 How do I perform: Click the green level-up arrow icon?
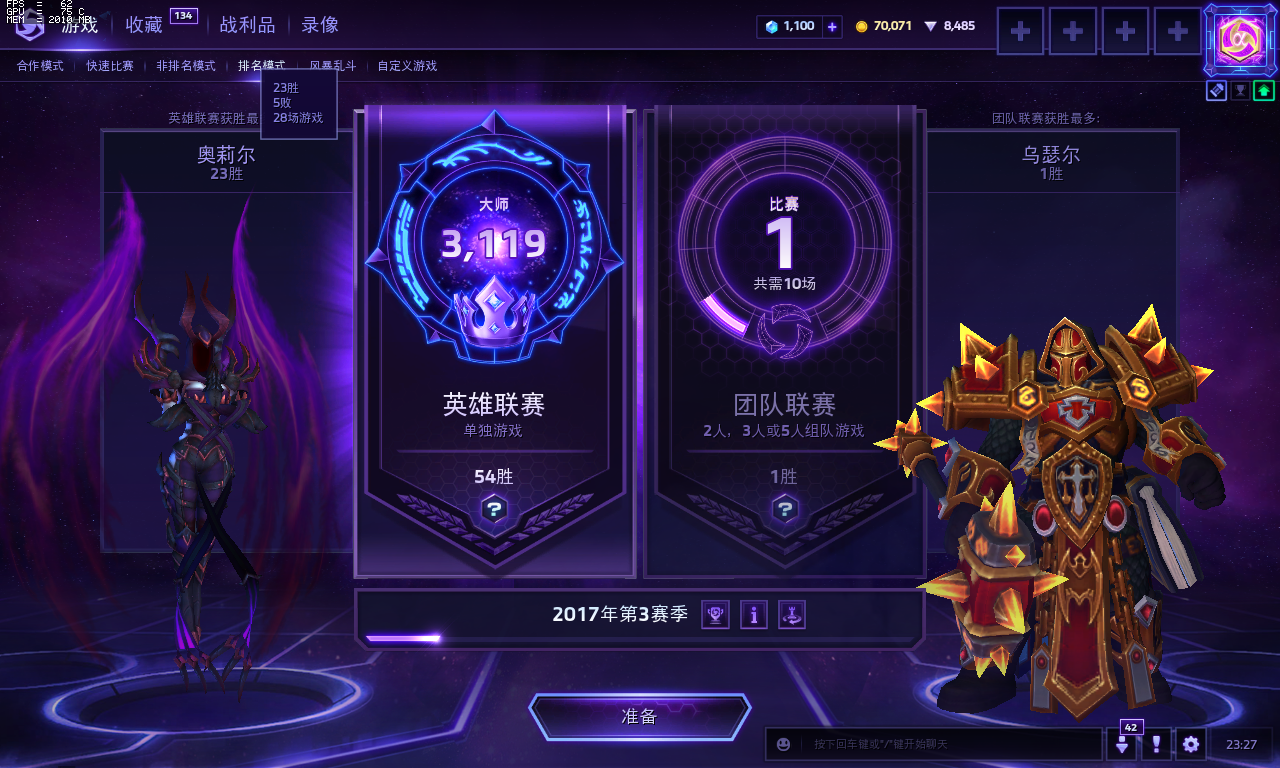pos(1264,90)
